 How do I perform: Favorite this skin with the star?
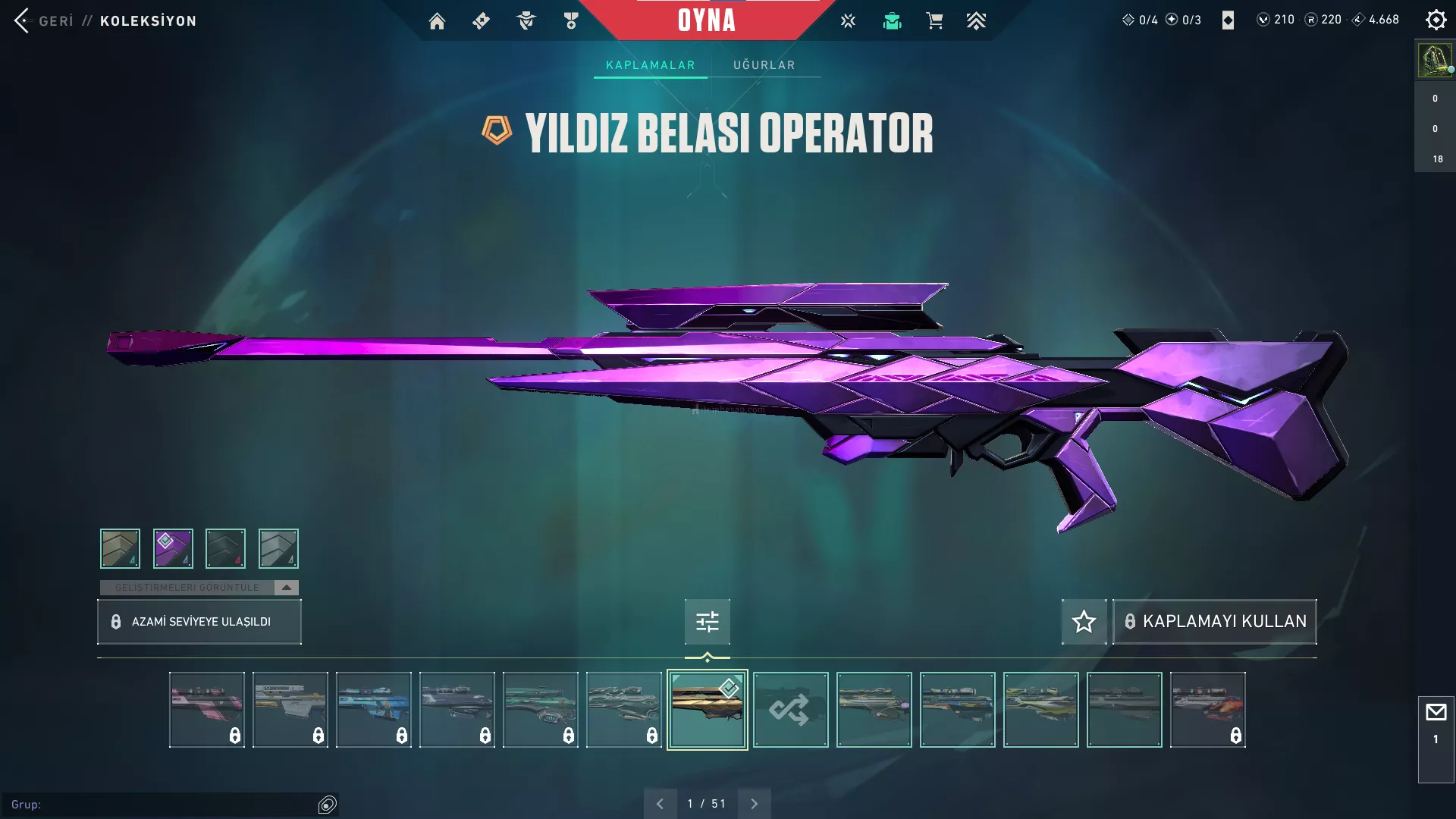point(1084,622)
